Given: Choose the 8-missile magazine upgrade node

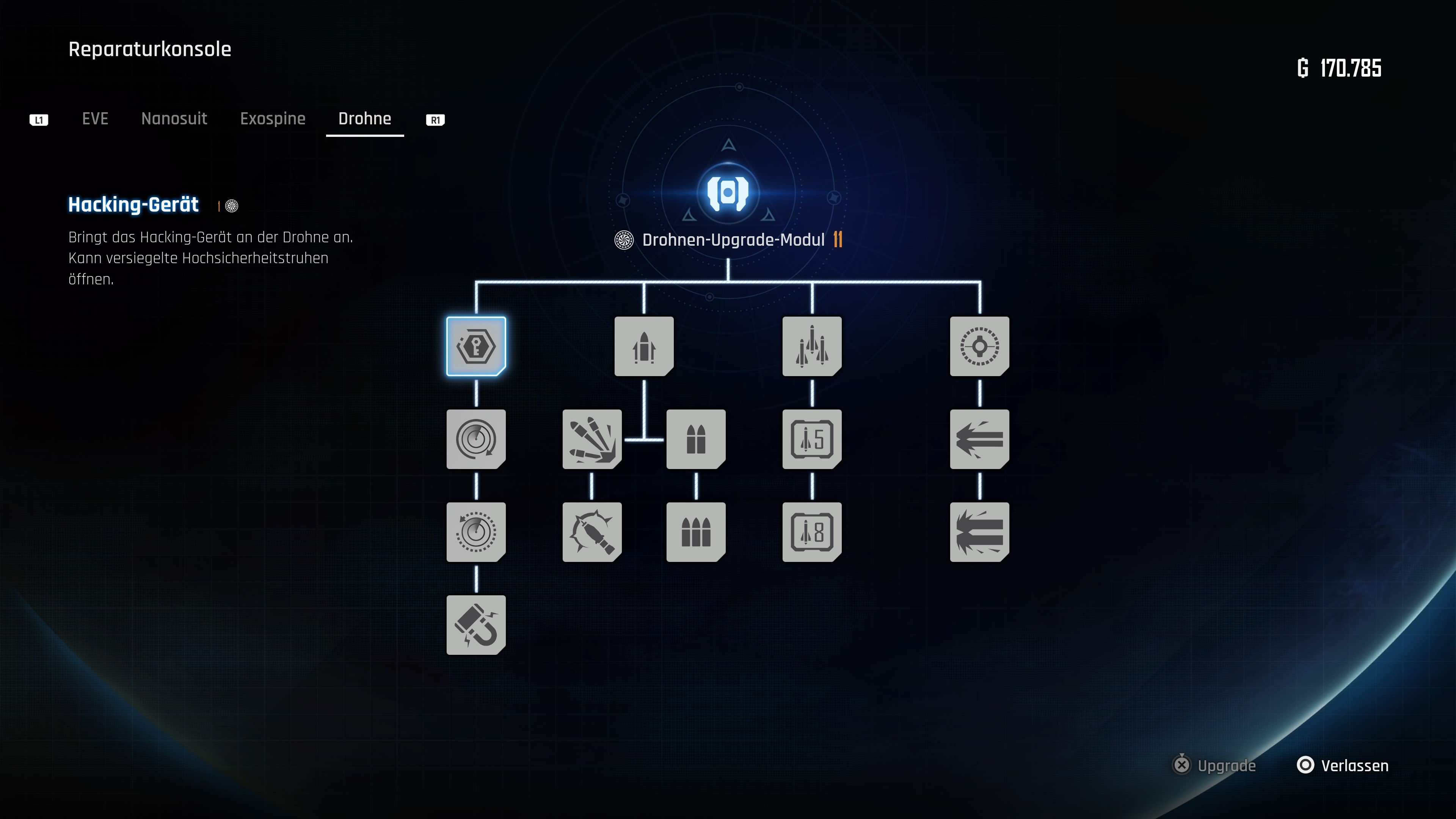Looking at the screenshot, I should [811, 532].
